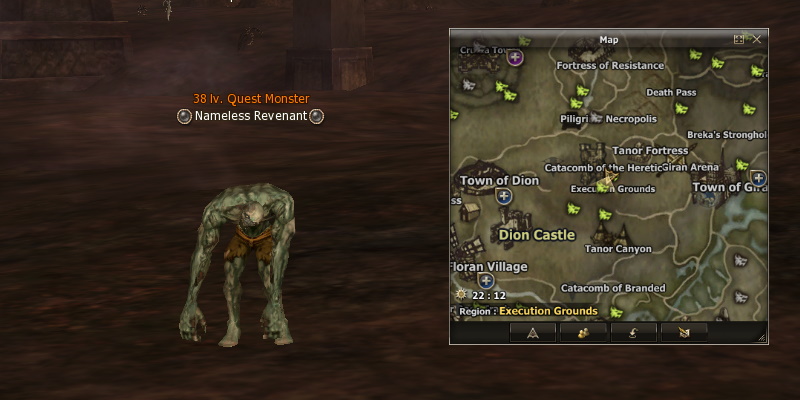Select the Floran Village marker
800x400 pixels.
point(490,268)
